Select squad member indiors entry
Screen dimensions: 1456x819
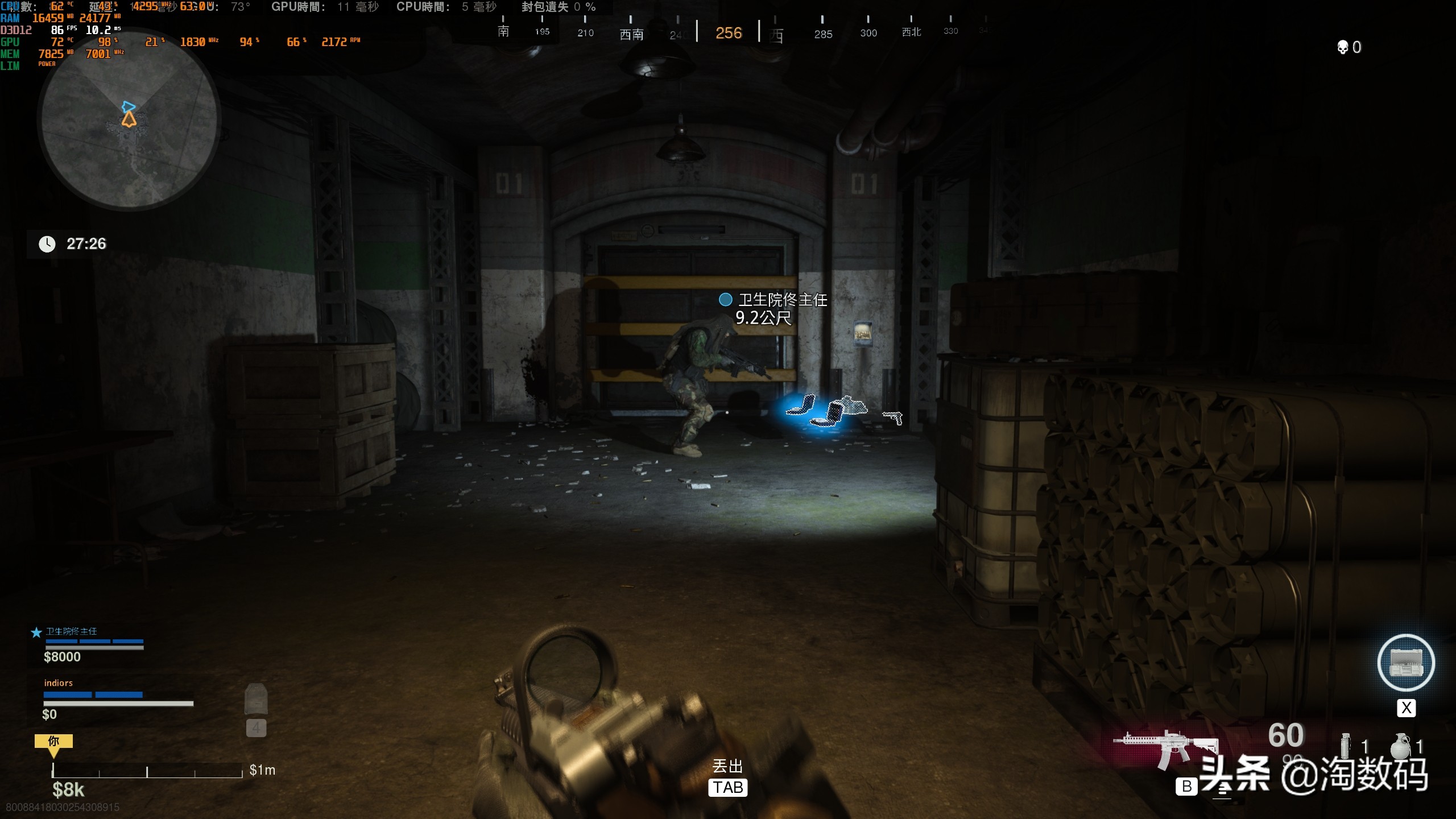[x=59, y=683]
